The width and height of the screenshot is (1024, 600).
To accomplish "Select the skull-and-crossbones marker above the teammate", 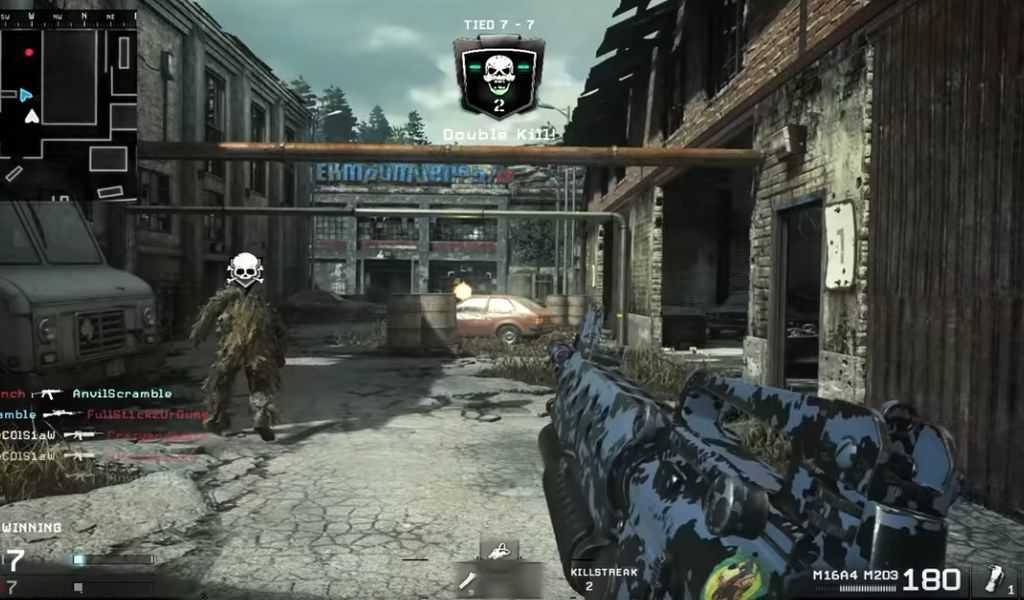I will tap(244, 269).
